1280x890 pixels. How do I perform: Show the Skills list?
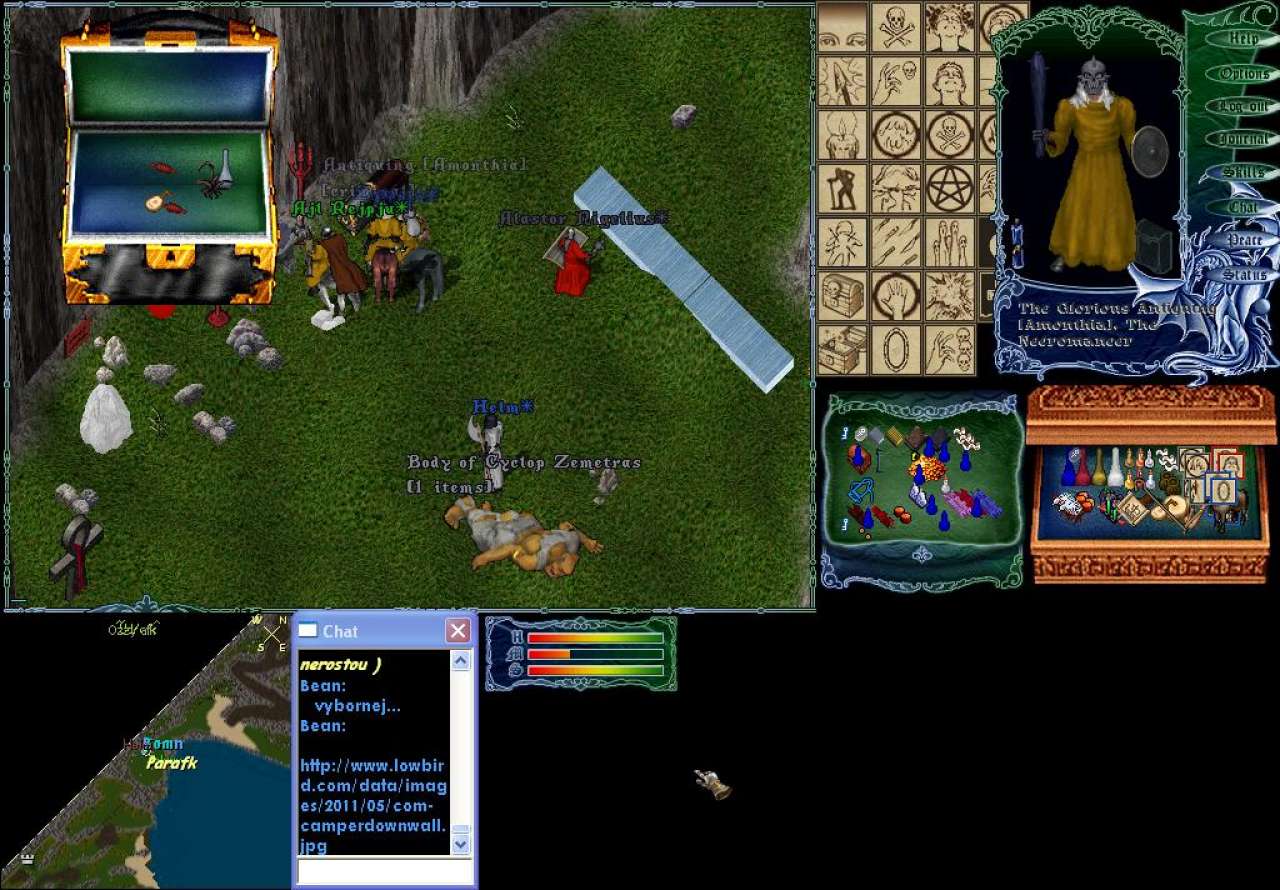pos(1243,173)
